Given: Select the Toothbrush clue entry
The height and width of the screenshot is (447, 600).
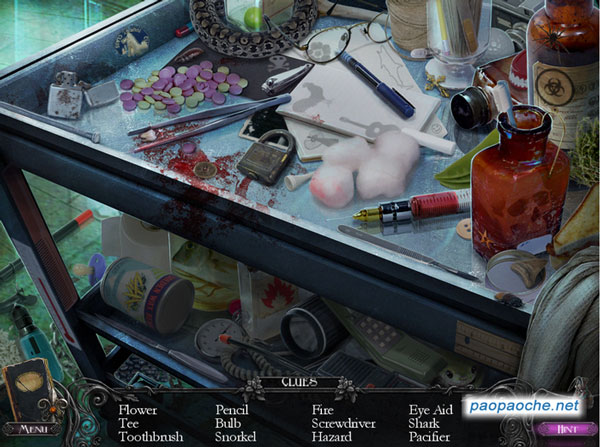Looking at the screenshot, I should [150, 437].
